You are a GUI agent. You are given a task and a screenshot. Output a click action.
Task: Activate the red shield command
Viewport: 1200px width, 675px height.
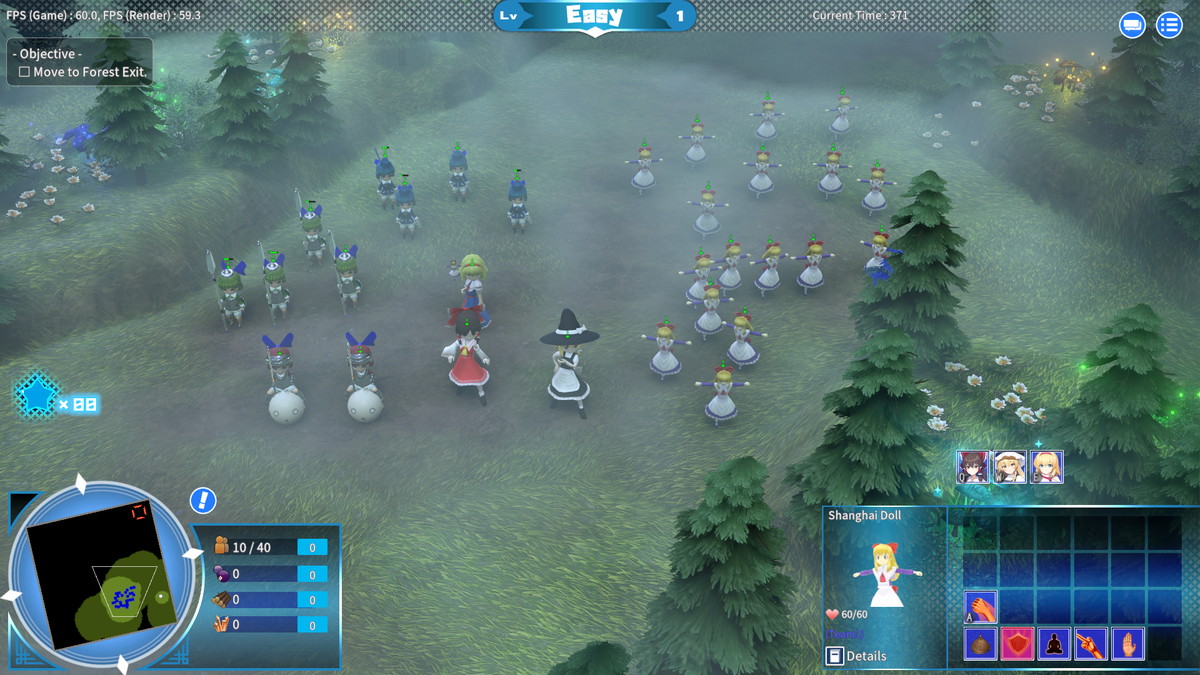(x=1017, y=644)
